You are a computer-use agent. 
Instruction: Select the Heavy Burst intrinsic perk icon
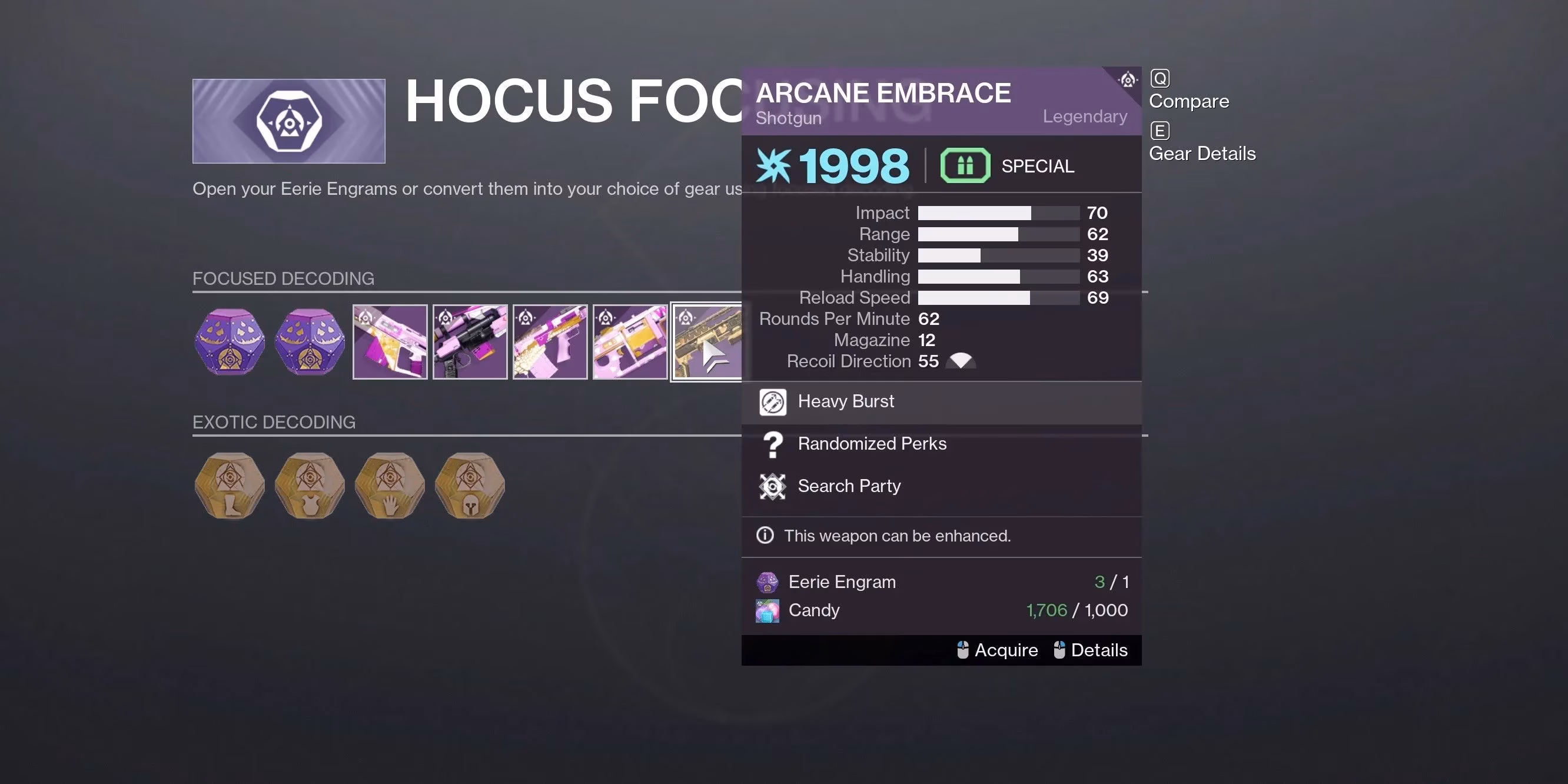(x=773, y=402)
